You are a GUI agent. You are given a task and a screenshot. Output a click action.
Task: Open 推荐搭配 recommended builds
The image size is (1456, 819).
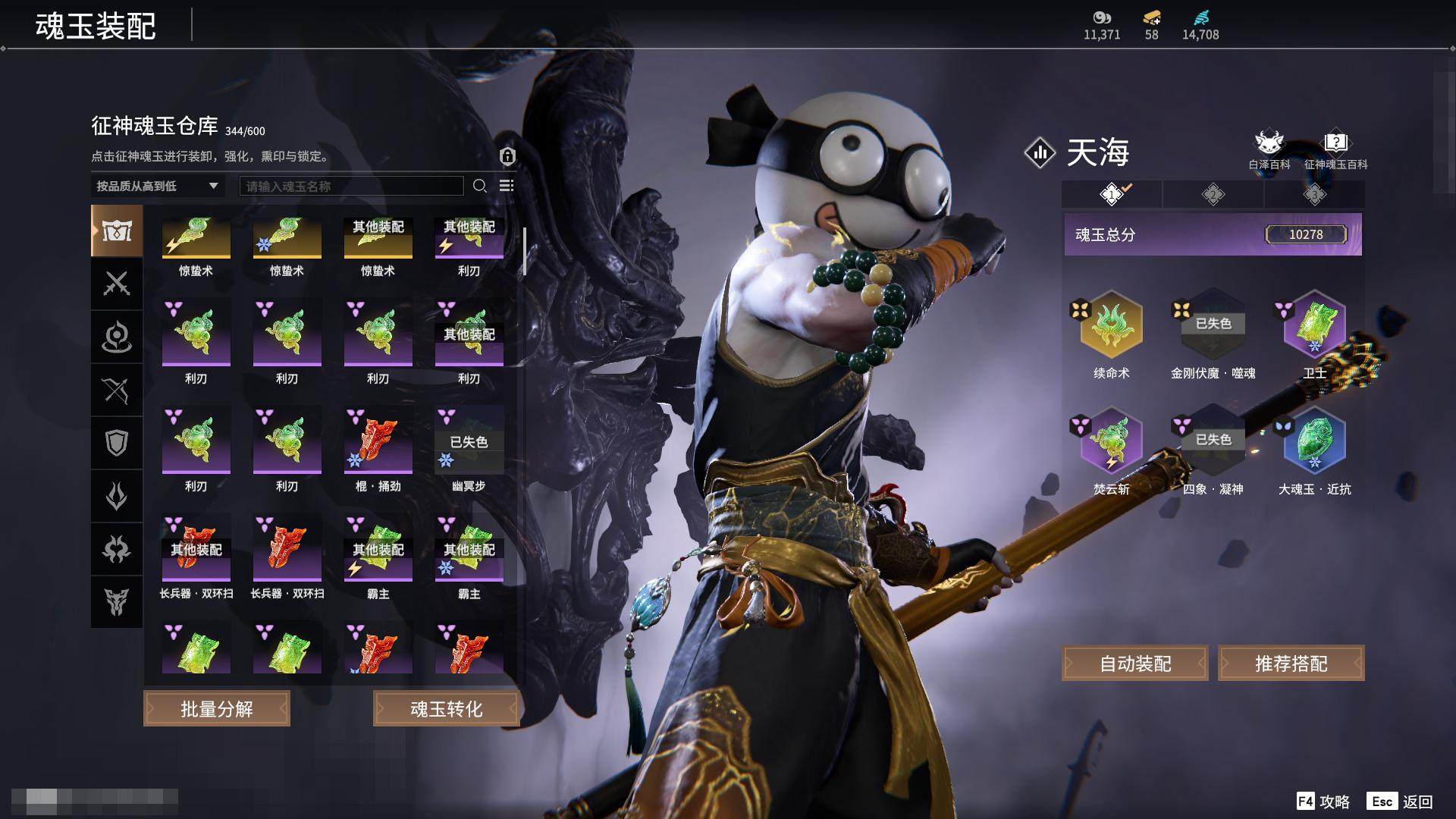1291,664
